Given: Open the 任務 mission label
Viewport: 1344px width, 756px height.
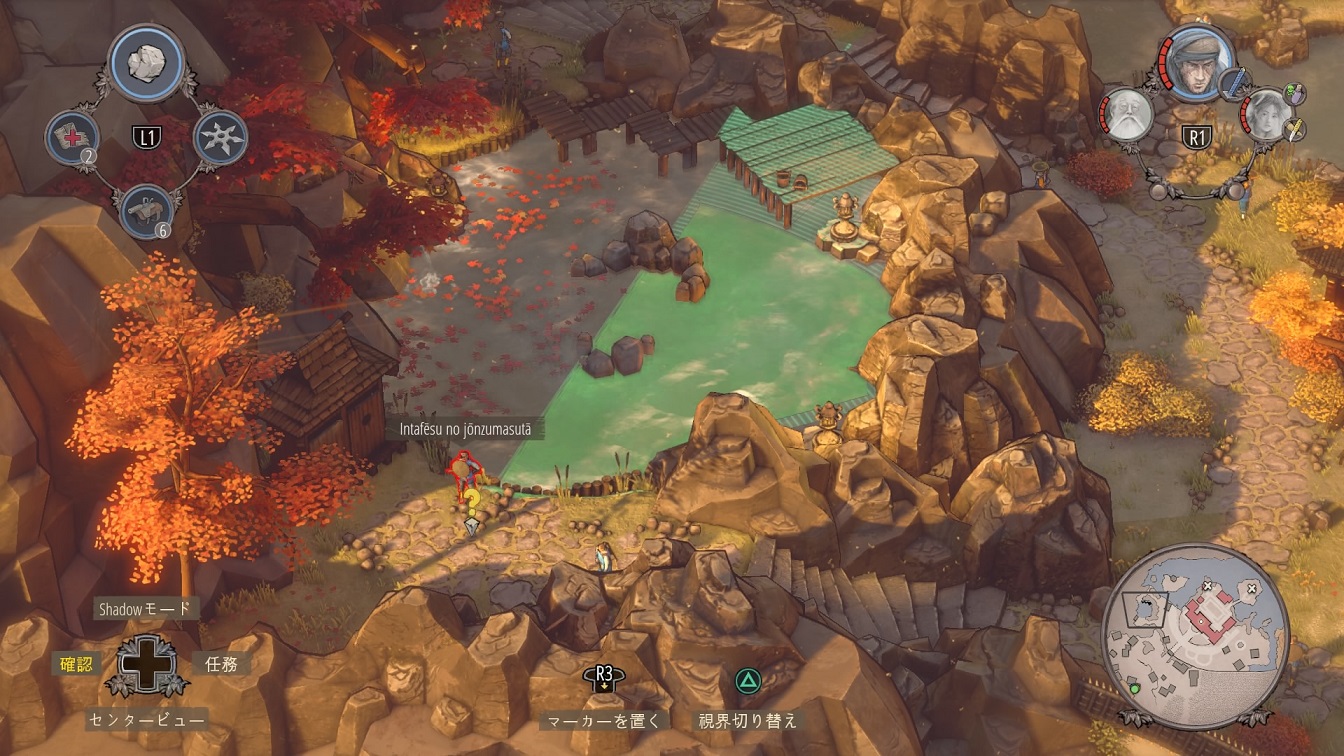Looking at the screenshot, I should pos(221,663).
